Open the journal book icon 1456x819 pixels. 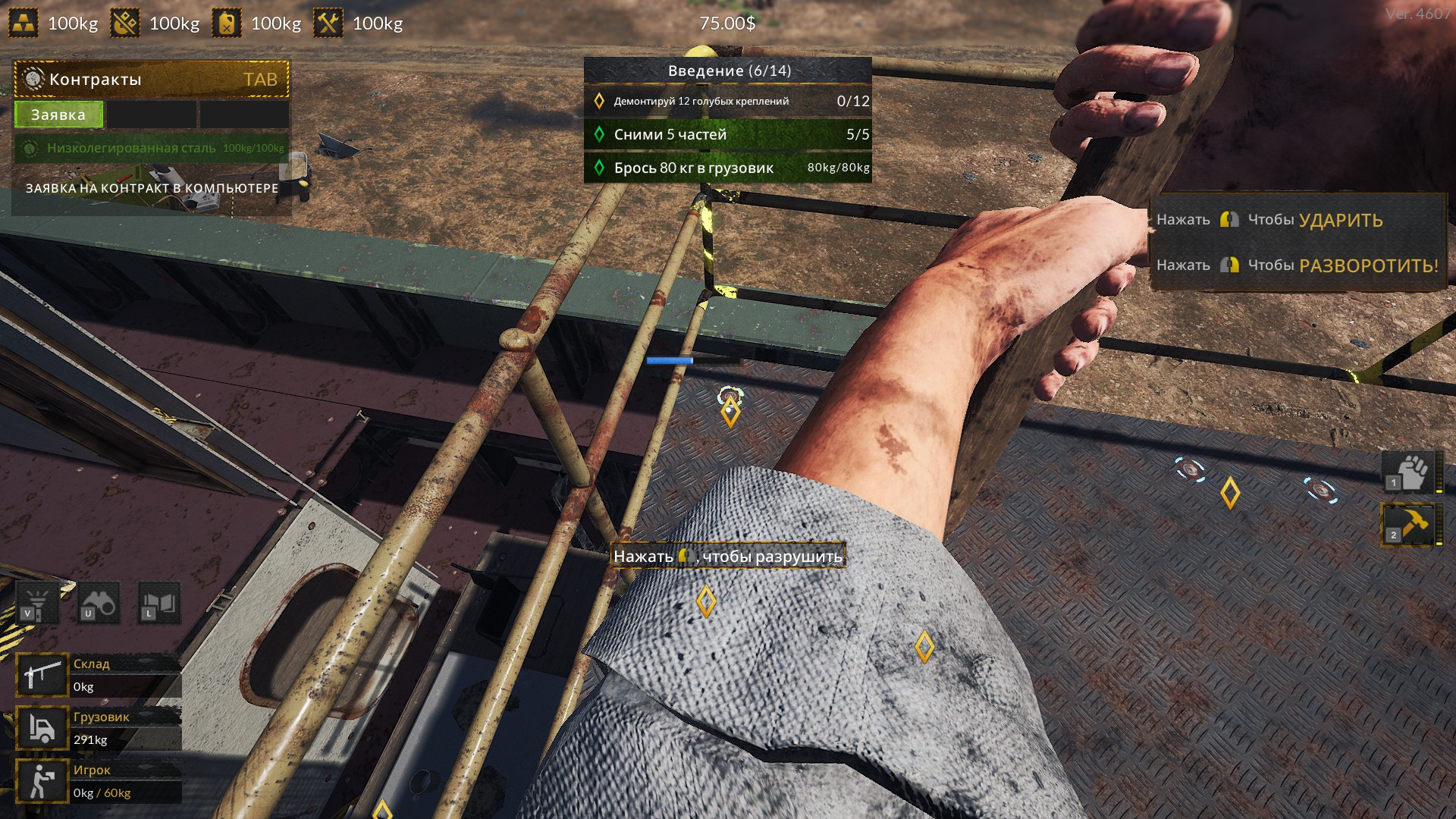(x=159, y=604)
